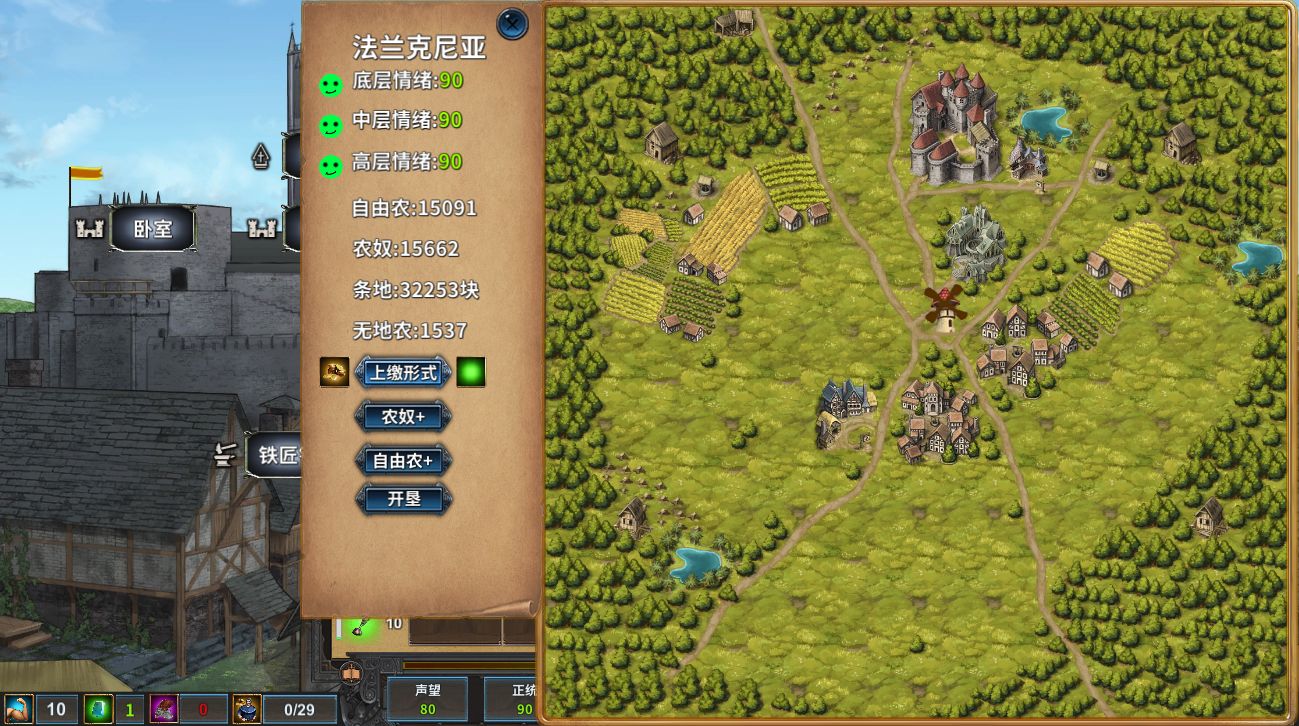
Task: Open the retainer icon labeled 0/29
Action: coord(248,708)
